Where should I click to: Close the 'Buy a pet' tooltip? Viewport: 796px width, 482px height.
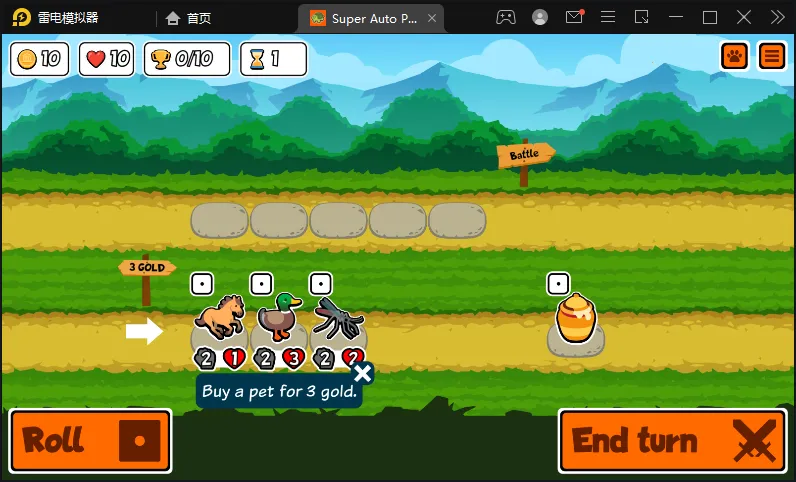362,374
